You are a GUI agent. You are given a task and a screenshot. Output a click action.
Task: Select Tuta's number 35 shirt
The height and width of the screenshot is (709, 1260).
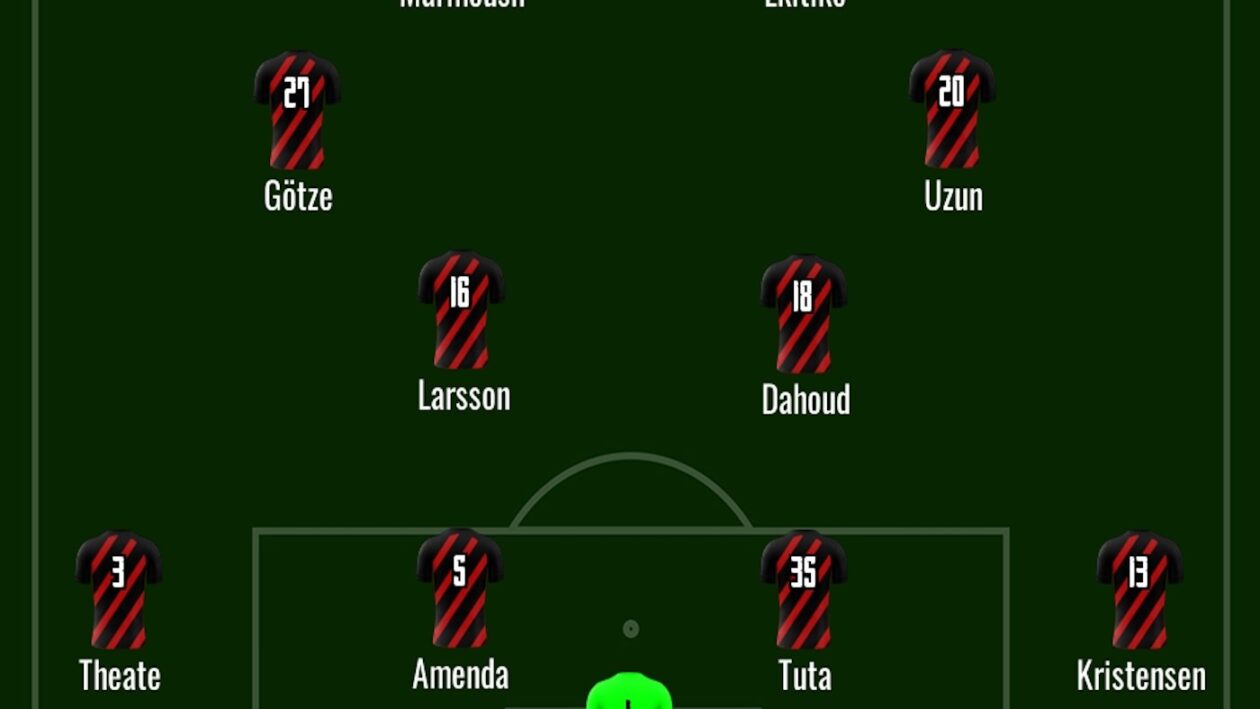(x=804, y=590)
